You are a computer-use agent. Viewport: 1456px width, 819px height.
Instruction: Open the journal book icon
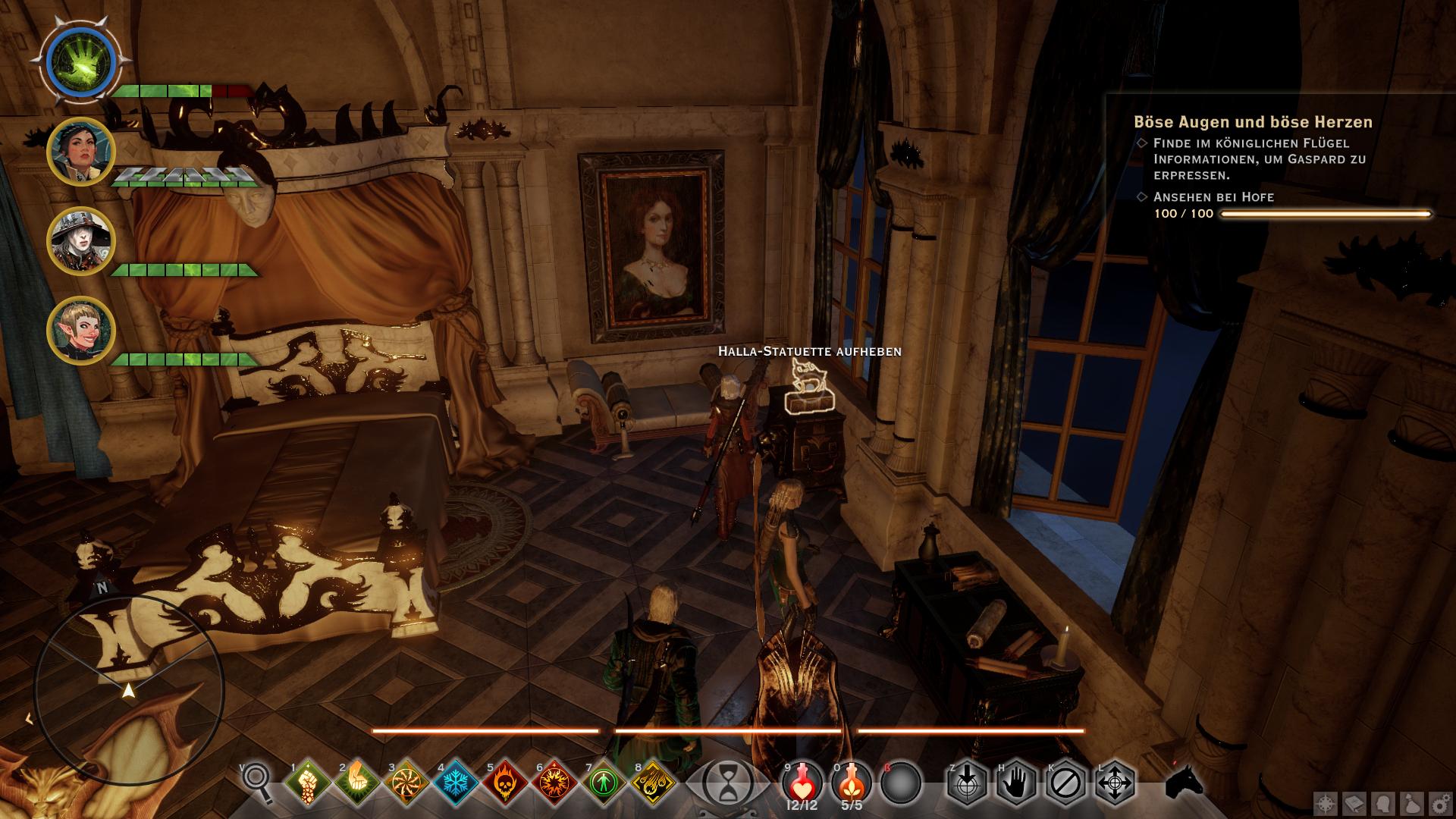click(1354, 803)
